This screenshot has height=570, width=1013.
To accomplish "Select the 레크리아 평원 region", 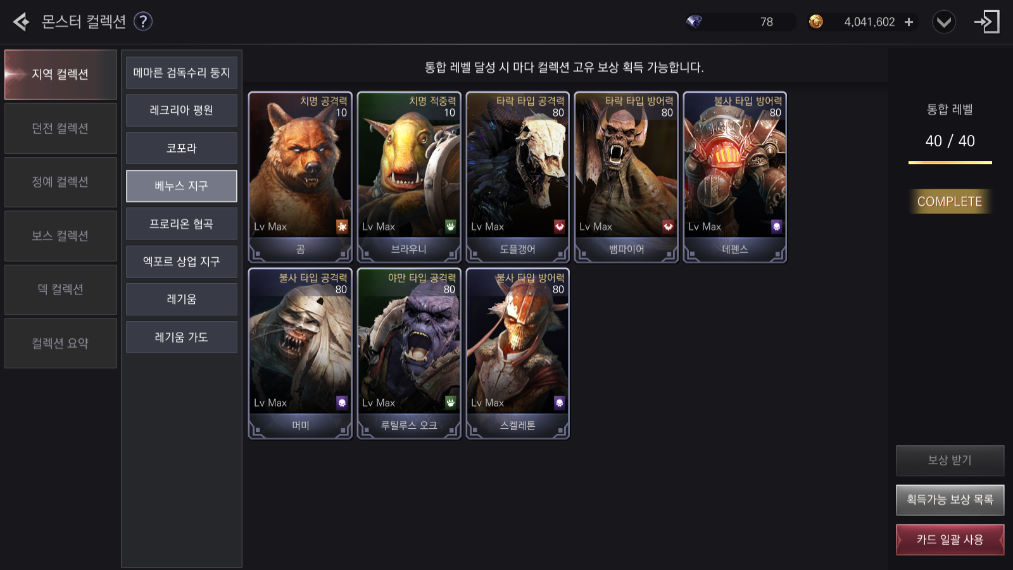I will tap(181, 111).
